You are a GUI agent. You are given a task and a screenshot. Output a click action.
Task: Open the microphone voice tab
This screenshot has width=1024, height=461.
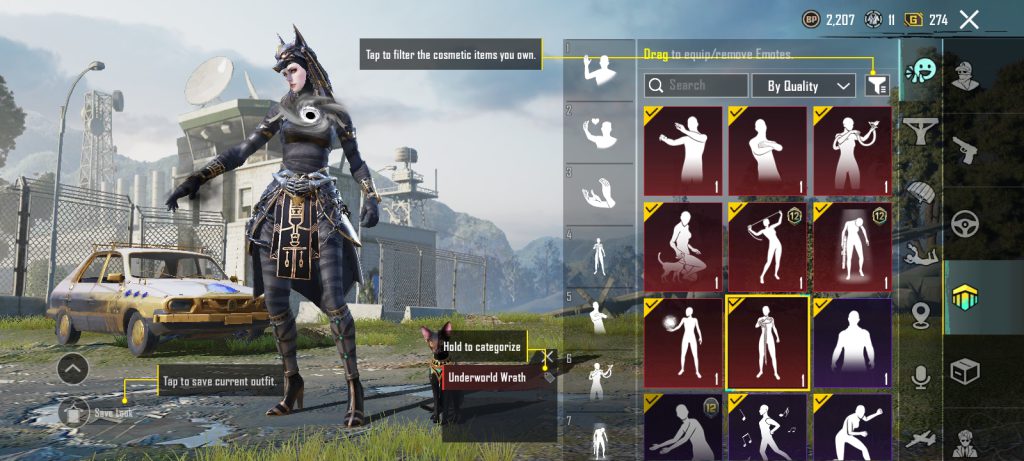click(920, 377)
